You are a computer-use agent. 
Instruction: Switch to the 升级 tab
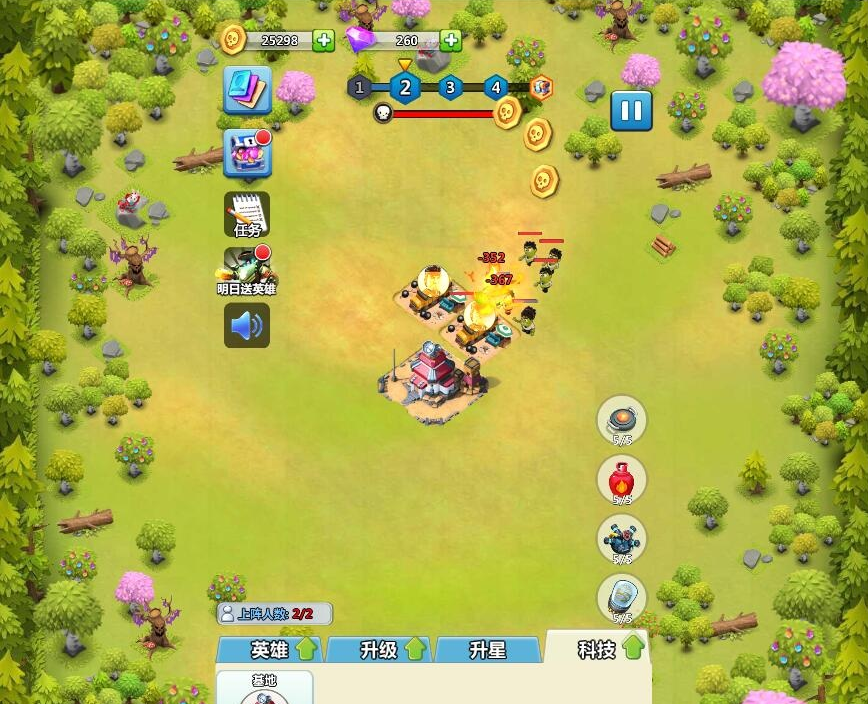coord(379,650)
